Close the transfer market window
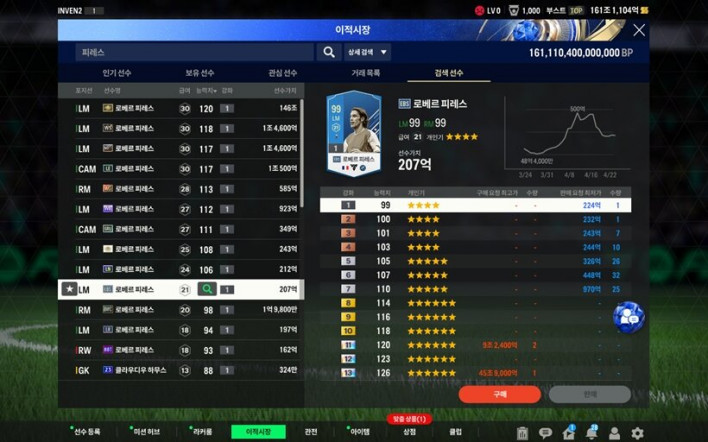 click(x=639, y=30)
